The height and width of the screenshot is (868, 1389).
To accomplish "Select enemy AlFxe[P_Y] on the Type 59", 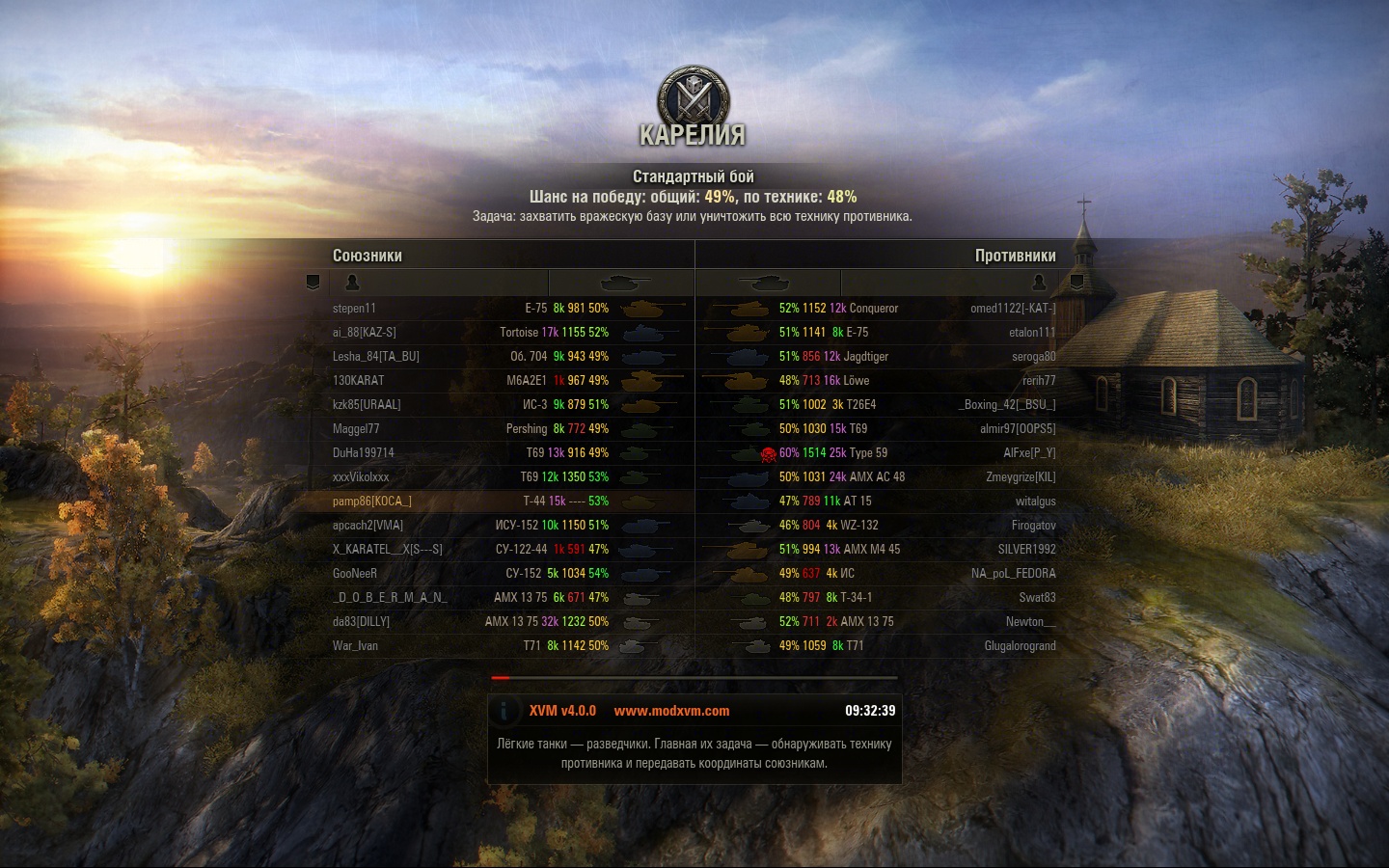I will (1029, 453).
